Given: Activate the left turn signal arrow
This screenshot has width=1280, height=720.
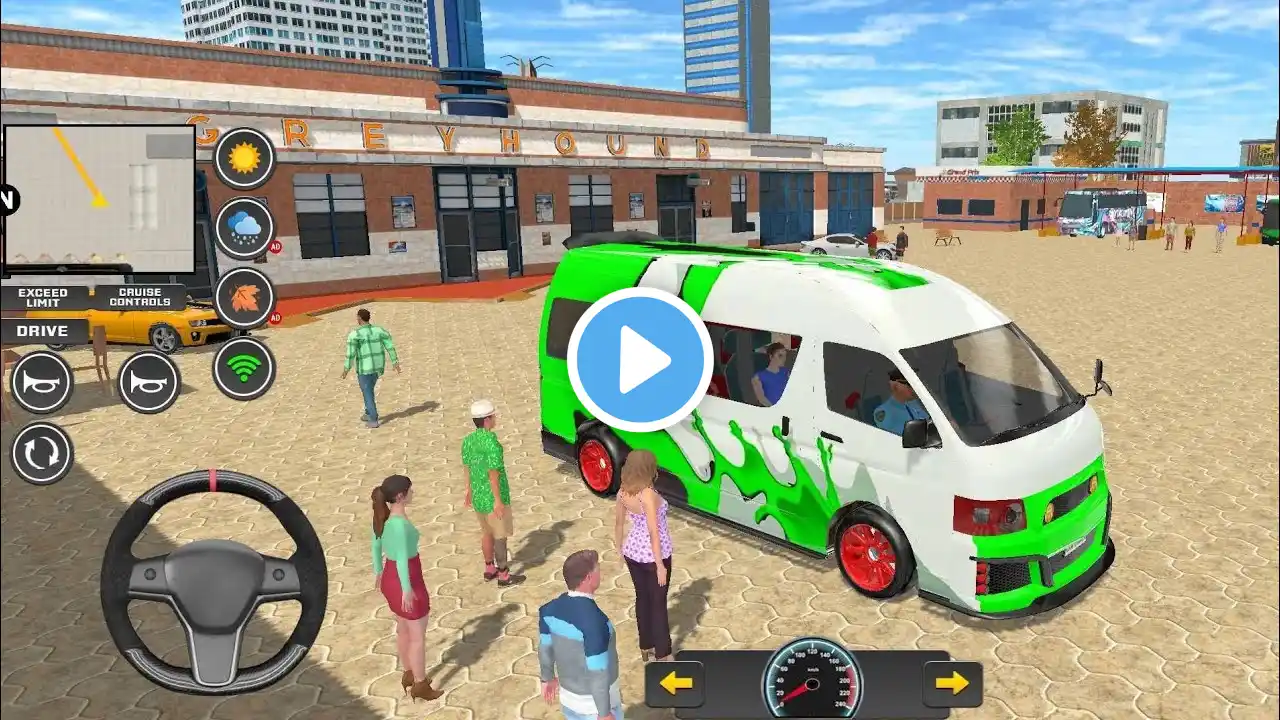Looking at the screenshot, I should 676,683.
